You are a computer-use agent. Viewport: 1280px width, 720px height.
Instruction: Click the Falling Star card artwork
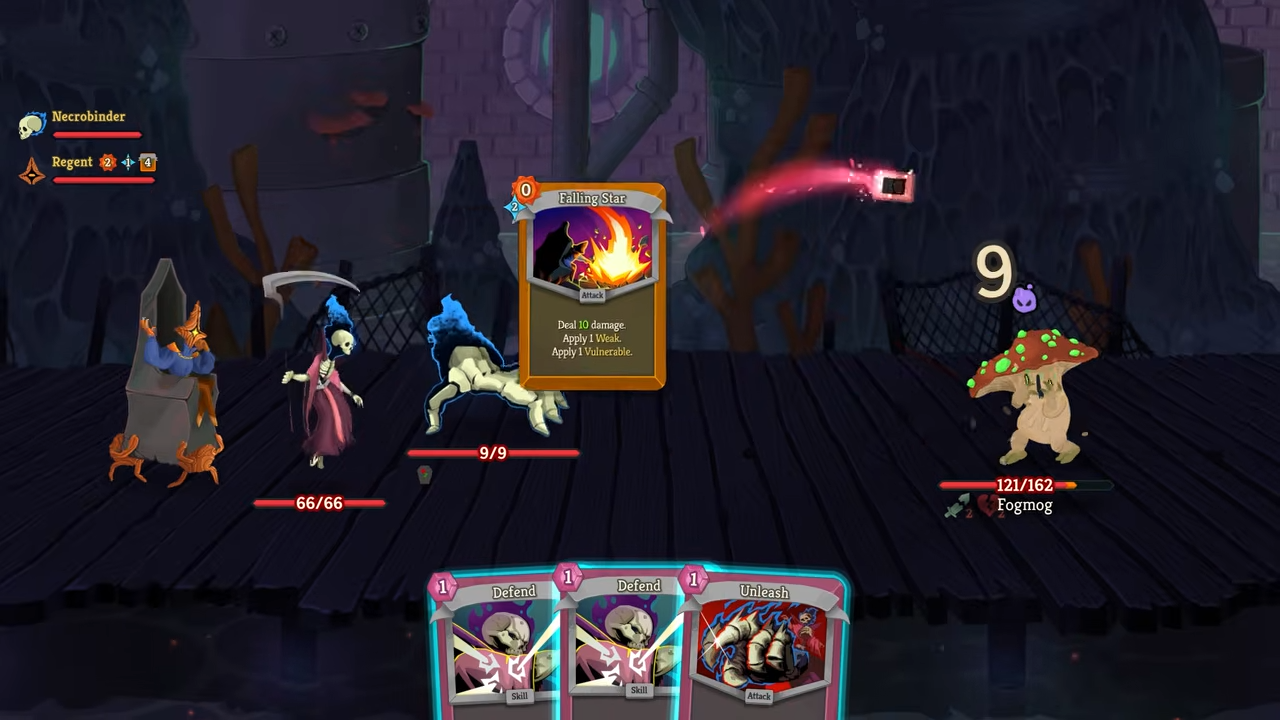point(592,245)
